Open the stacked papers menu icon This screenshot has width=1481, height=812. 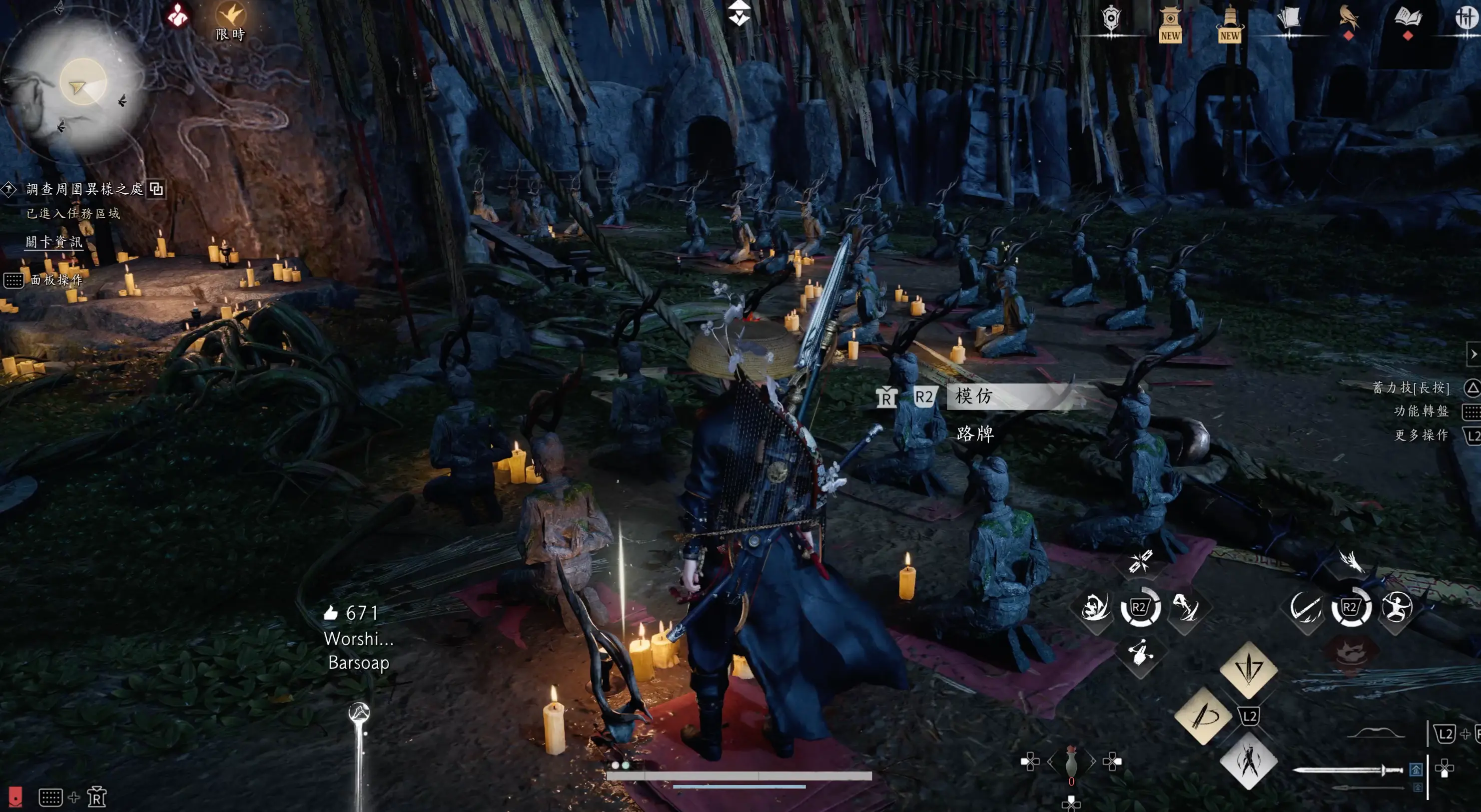pyautogui.click(x=1289, y=19)
